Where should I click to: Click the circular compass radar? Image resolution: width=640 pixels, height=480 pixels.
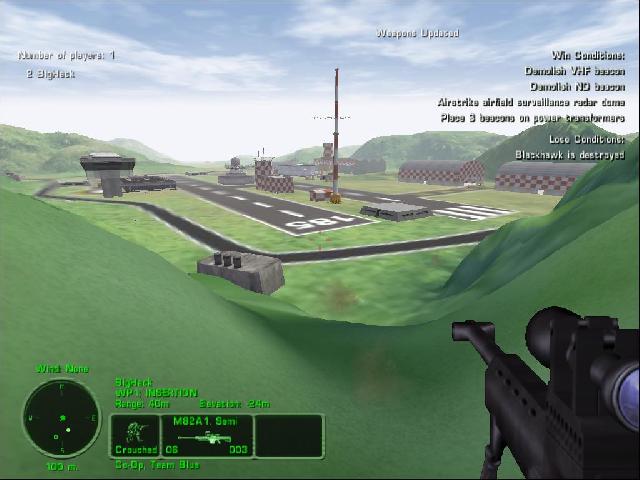(61, 419)
